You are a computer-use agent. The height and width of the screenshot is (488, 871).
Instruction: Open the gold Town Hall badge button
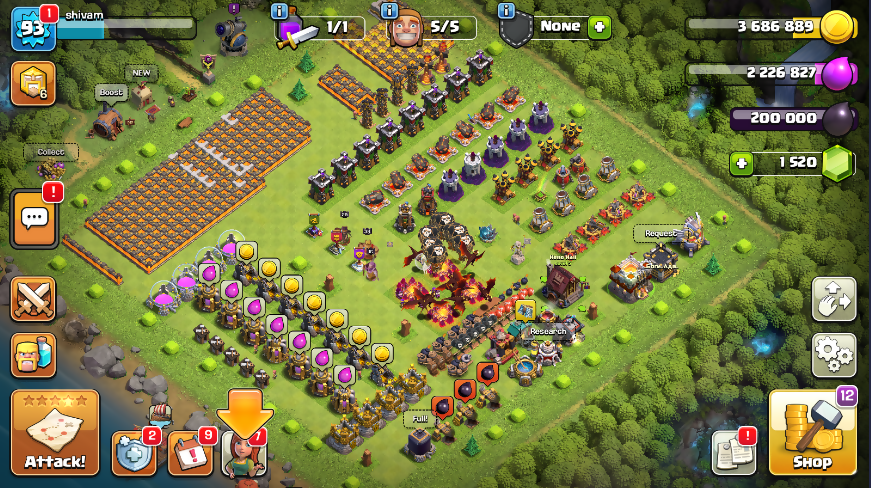pyautogui.click(x=31, y=84)
